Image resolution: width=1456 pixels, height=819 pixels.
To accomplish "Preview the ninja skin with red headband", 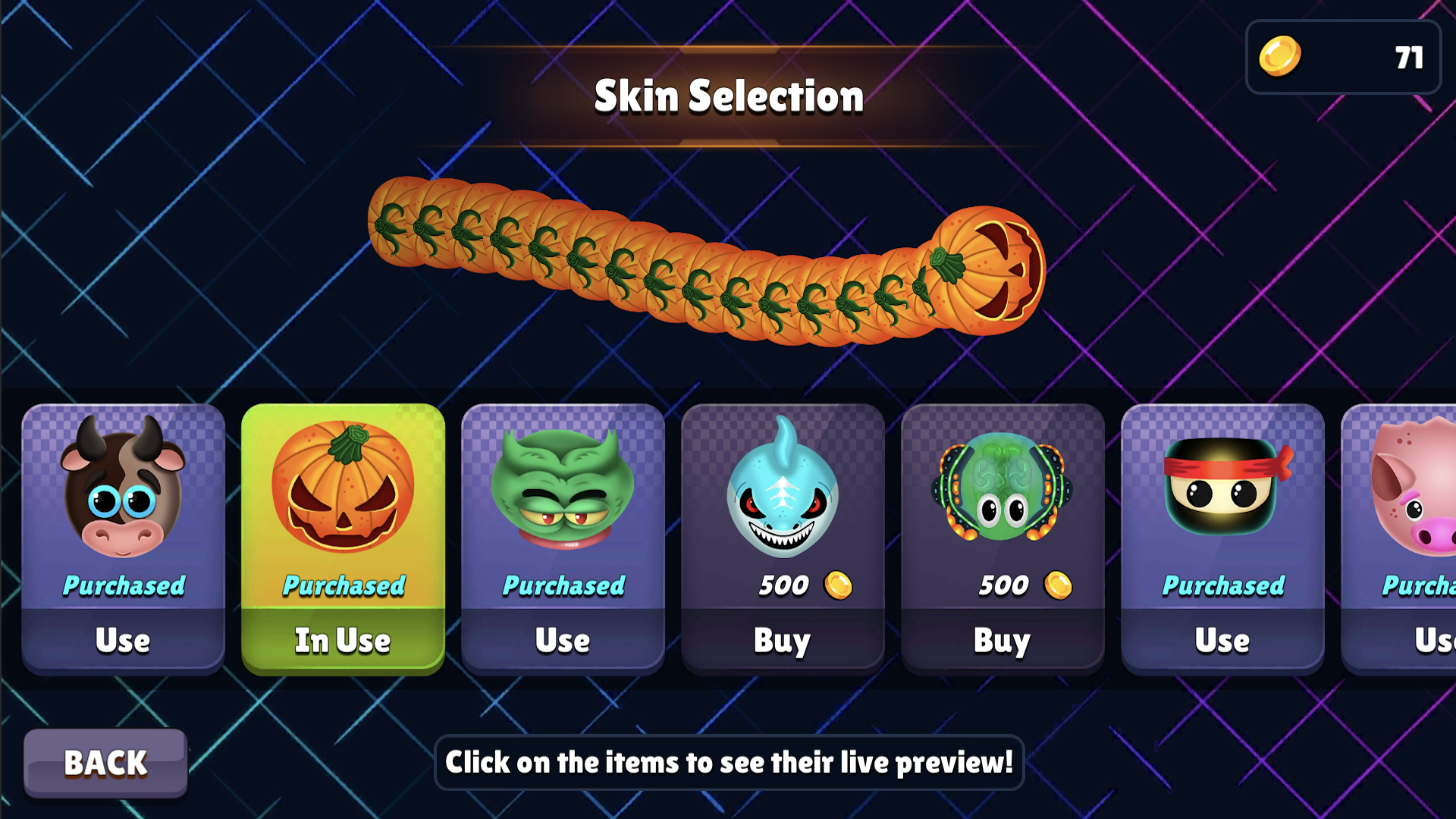I will [1222, 489].
